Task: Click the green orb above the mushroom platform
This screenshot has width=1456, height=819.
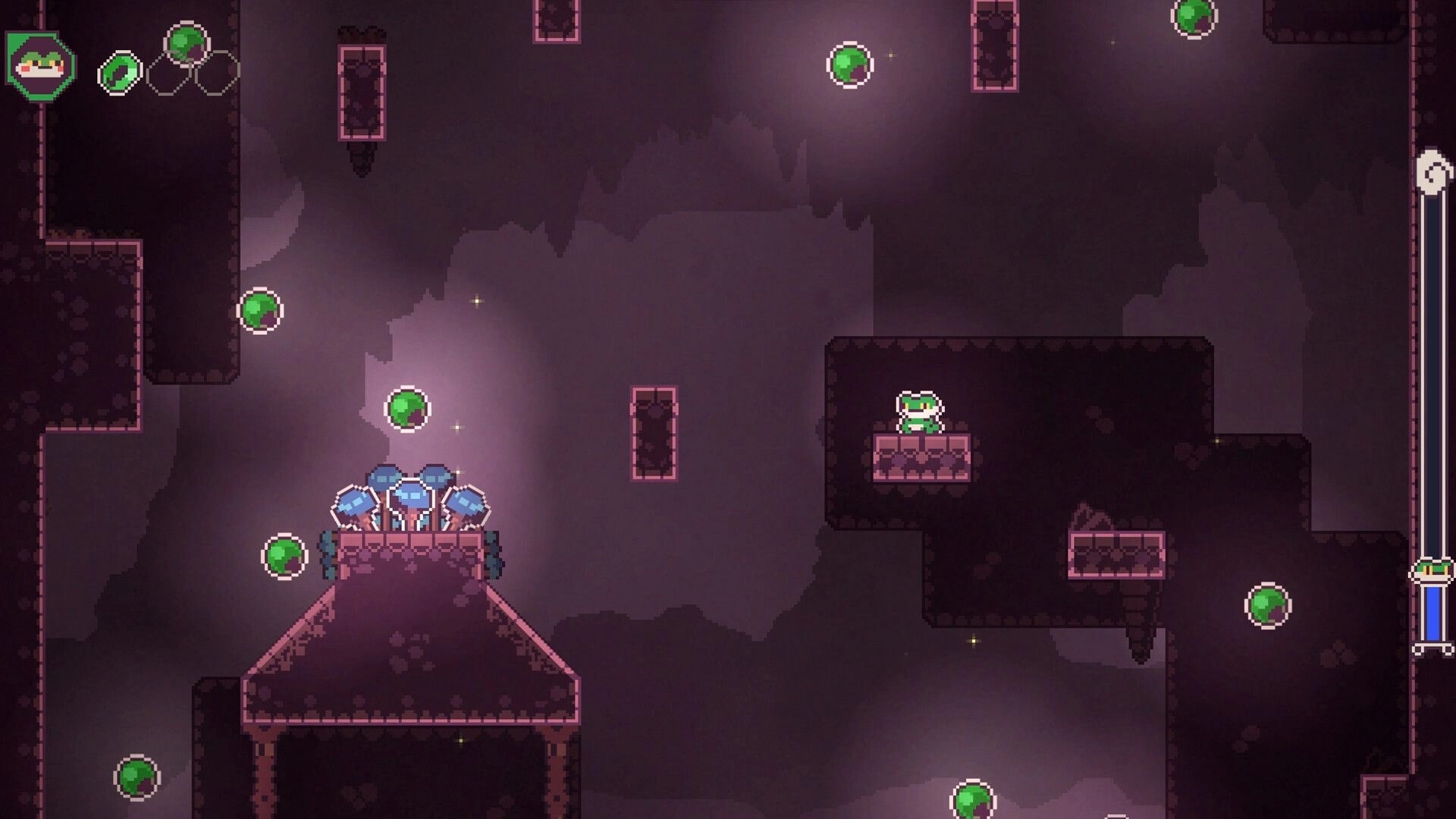Action: 409,409
